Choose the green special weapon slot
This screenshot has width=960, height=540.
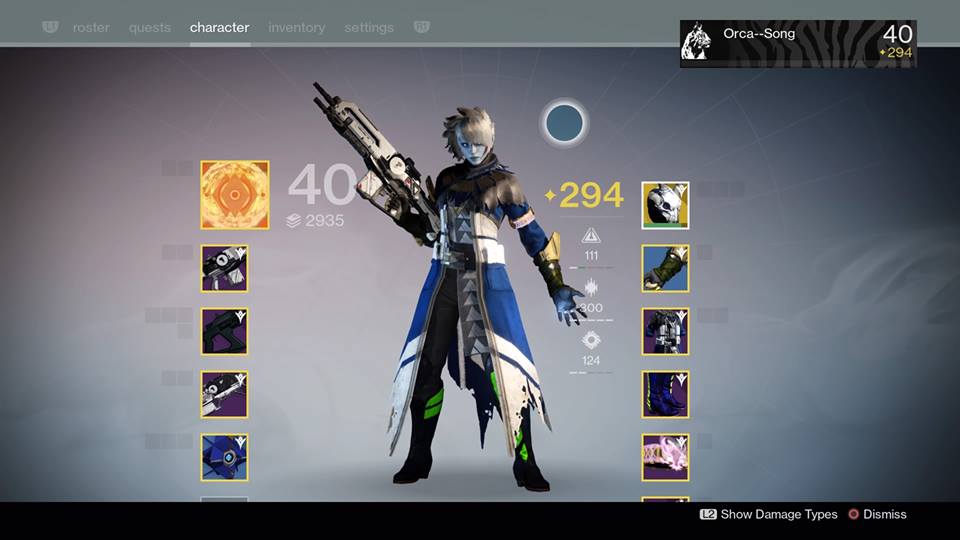tap(225, 331)
